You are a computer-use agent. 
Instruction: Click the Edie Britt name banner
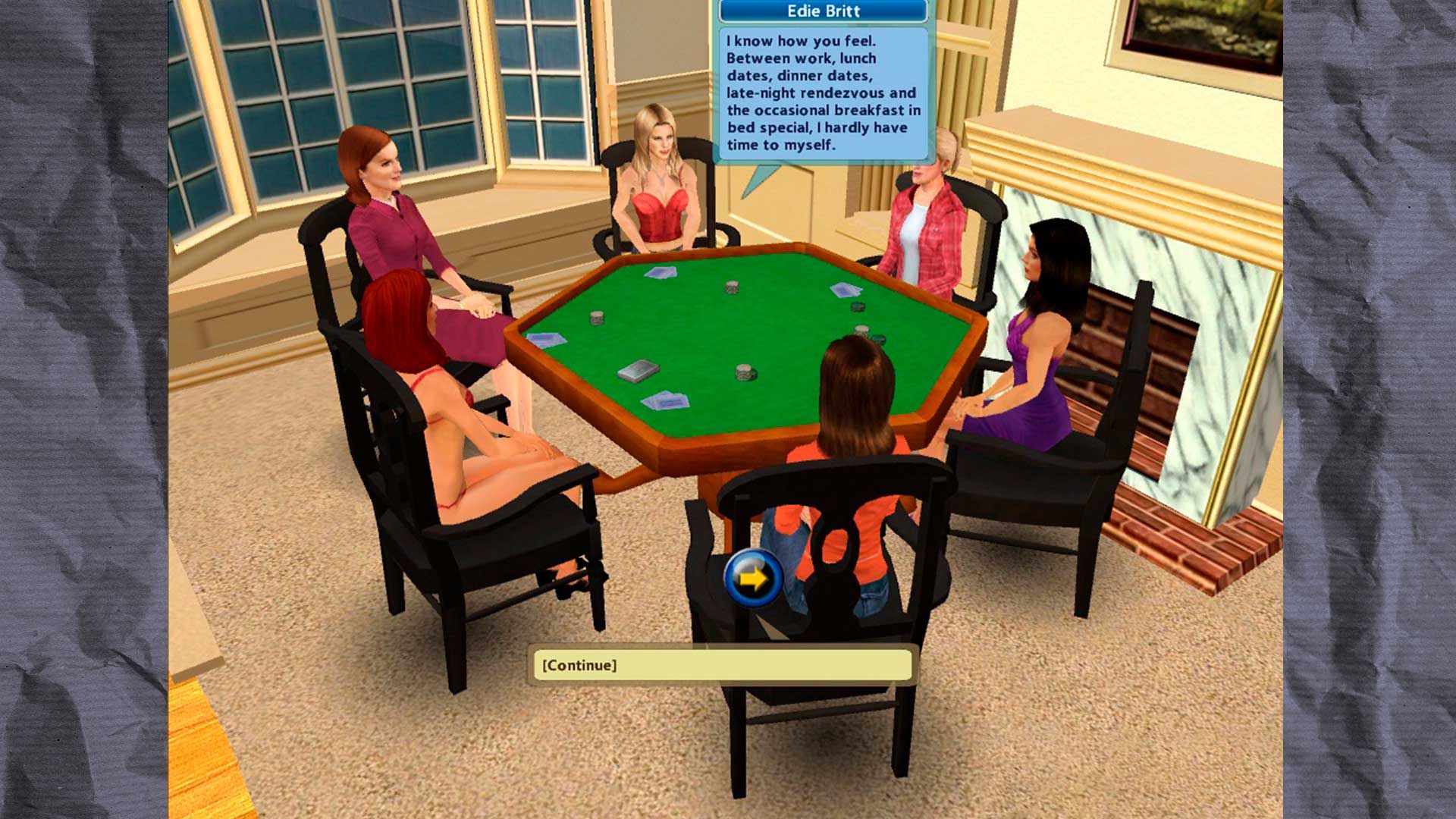coord(823,11)
